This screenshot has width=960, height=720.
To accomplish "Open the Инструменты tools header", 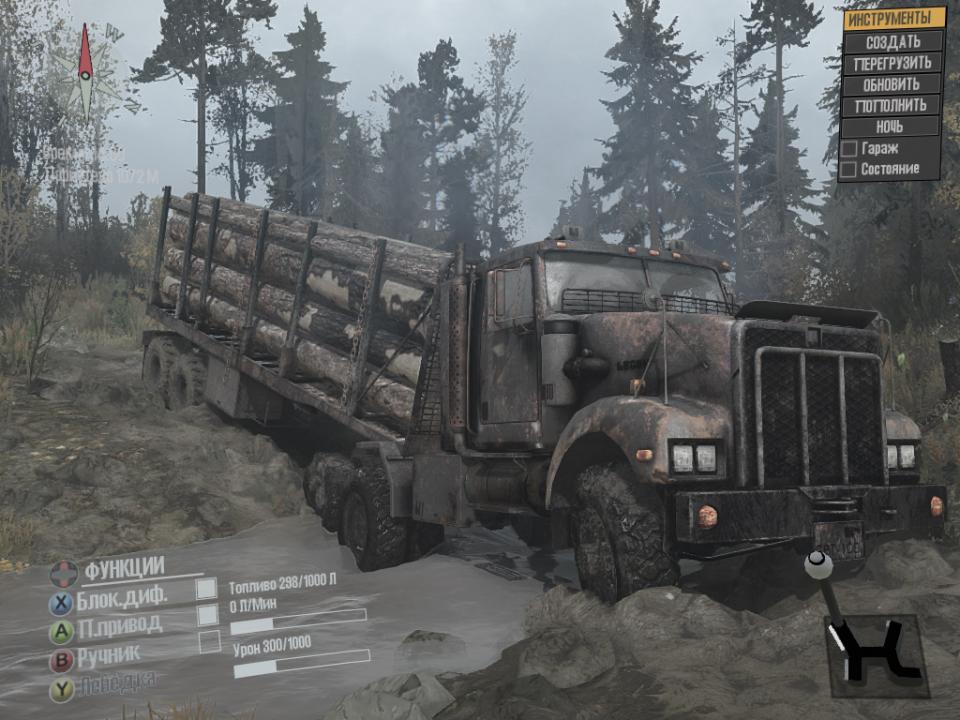I will 893,19.
